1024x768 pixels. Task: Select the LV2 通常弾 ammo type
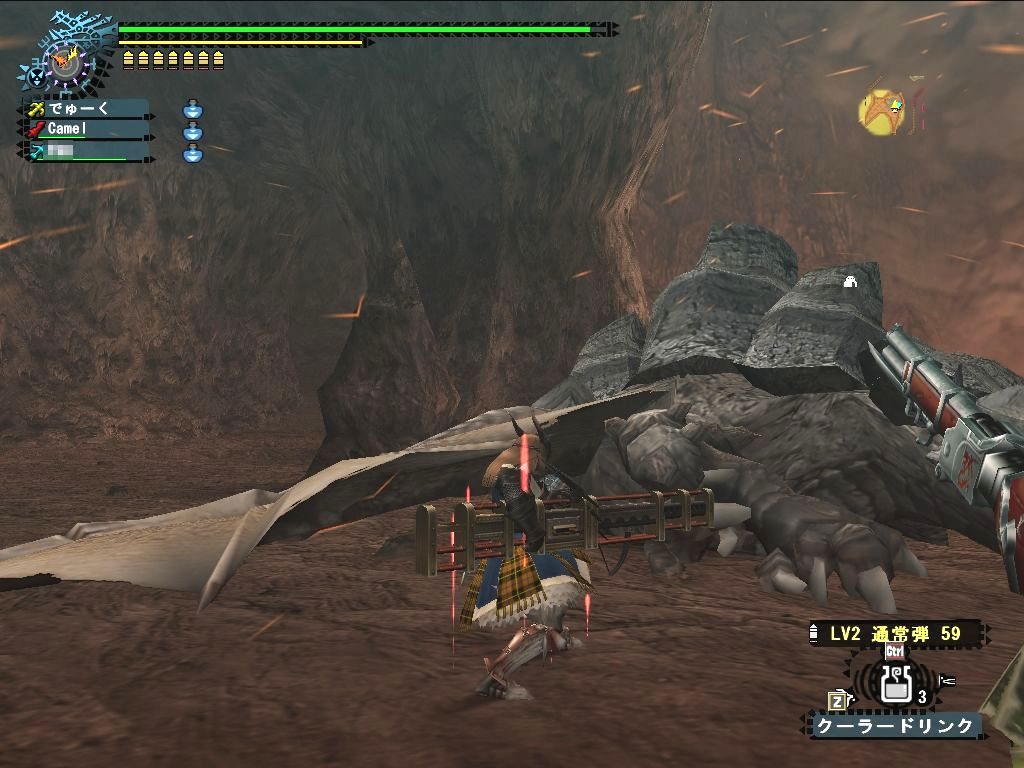coord(895,634)
